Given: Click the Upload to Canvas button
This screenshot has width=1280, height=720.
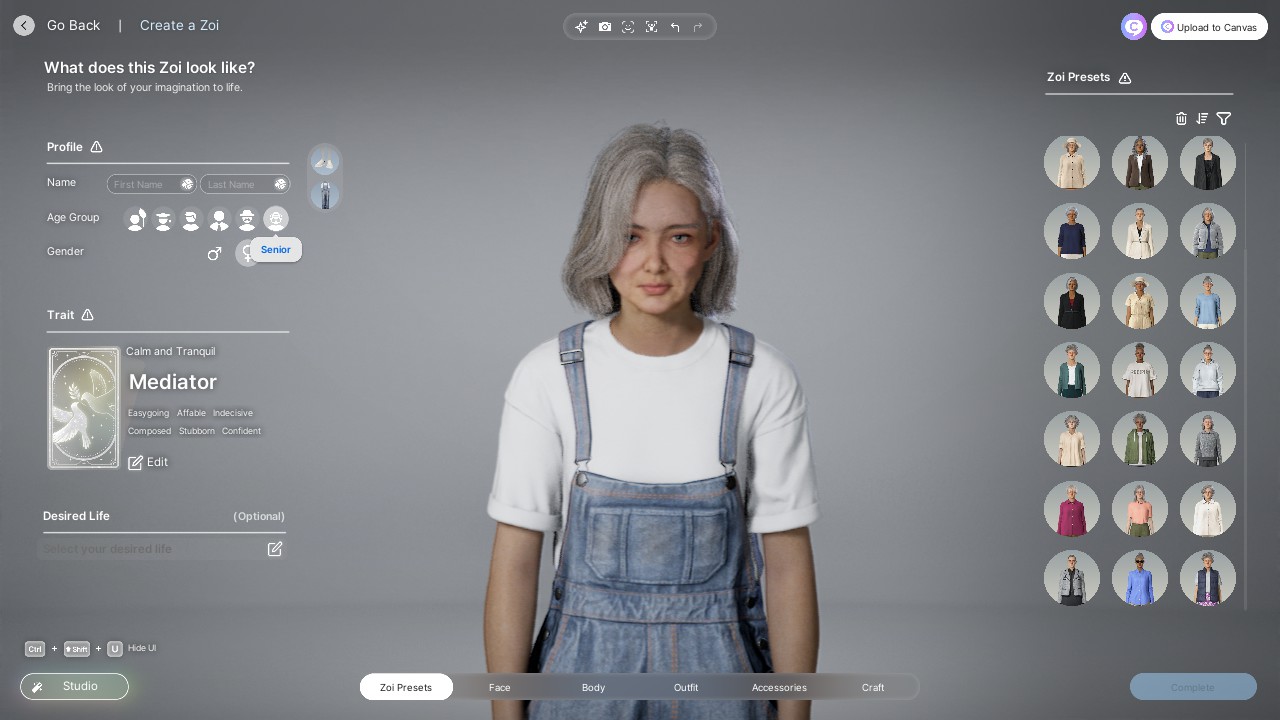Looking at the screenshot, I should 1209,27.
